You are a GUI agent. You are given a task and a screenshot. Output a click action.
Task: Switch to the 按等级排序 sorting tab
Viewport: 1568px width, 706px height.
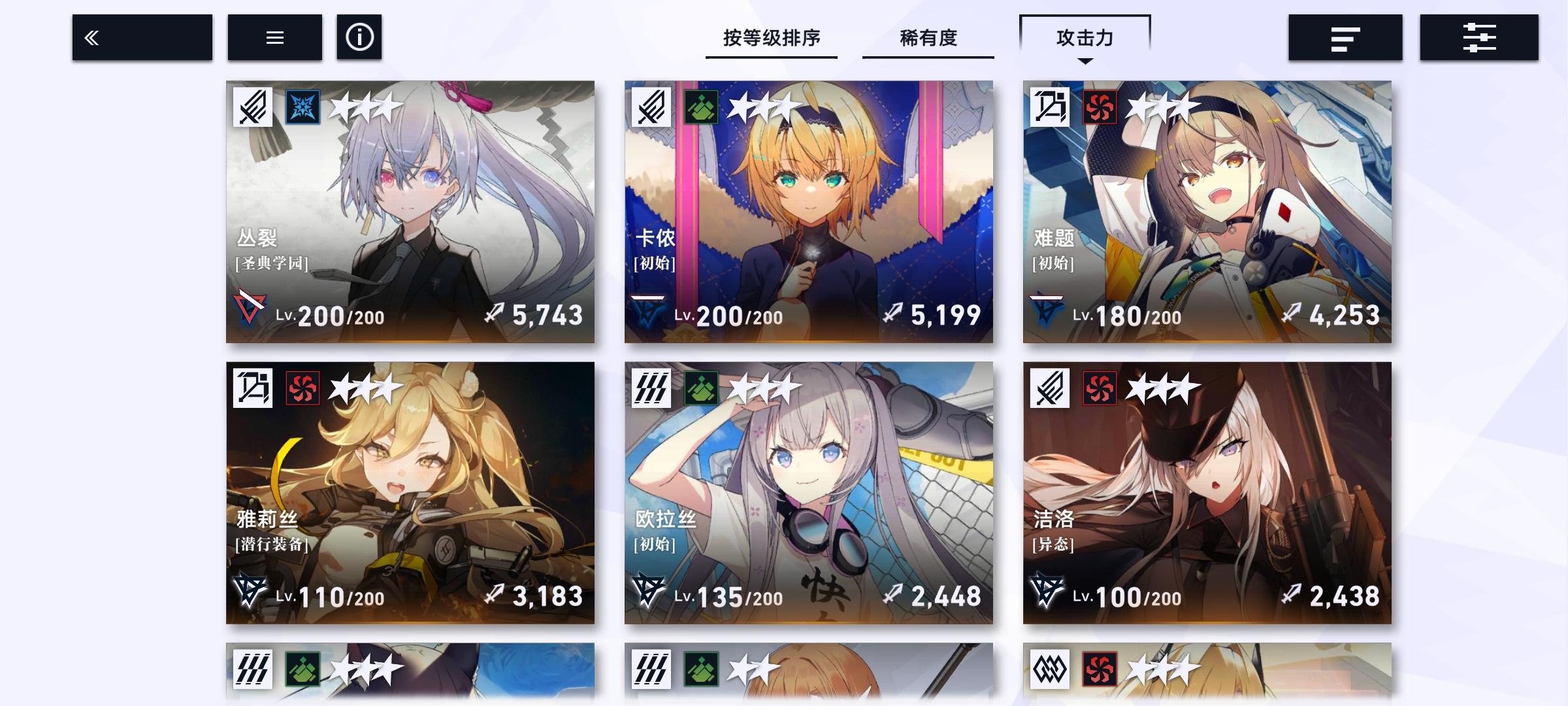771,39
